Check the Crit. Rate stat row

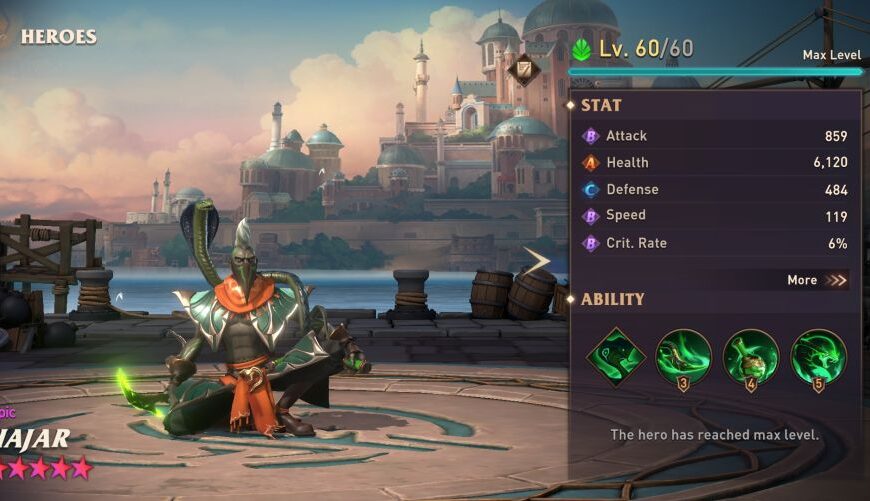point(715,243)
